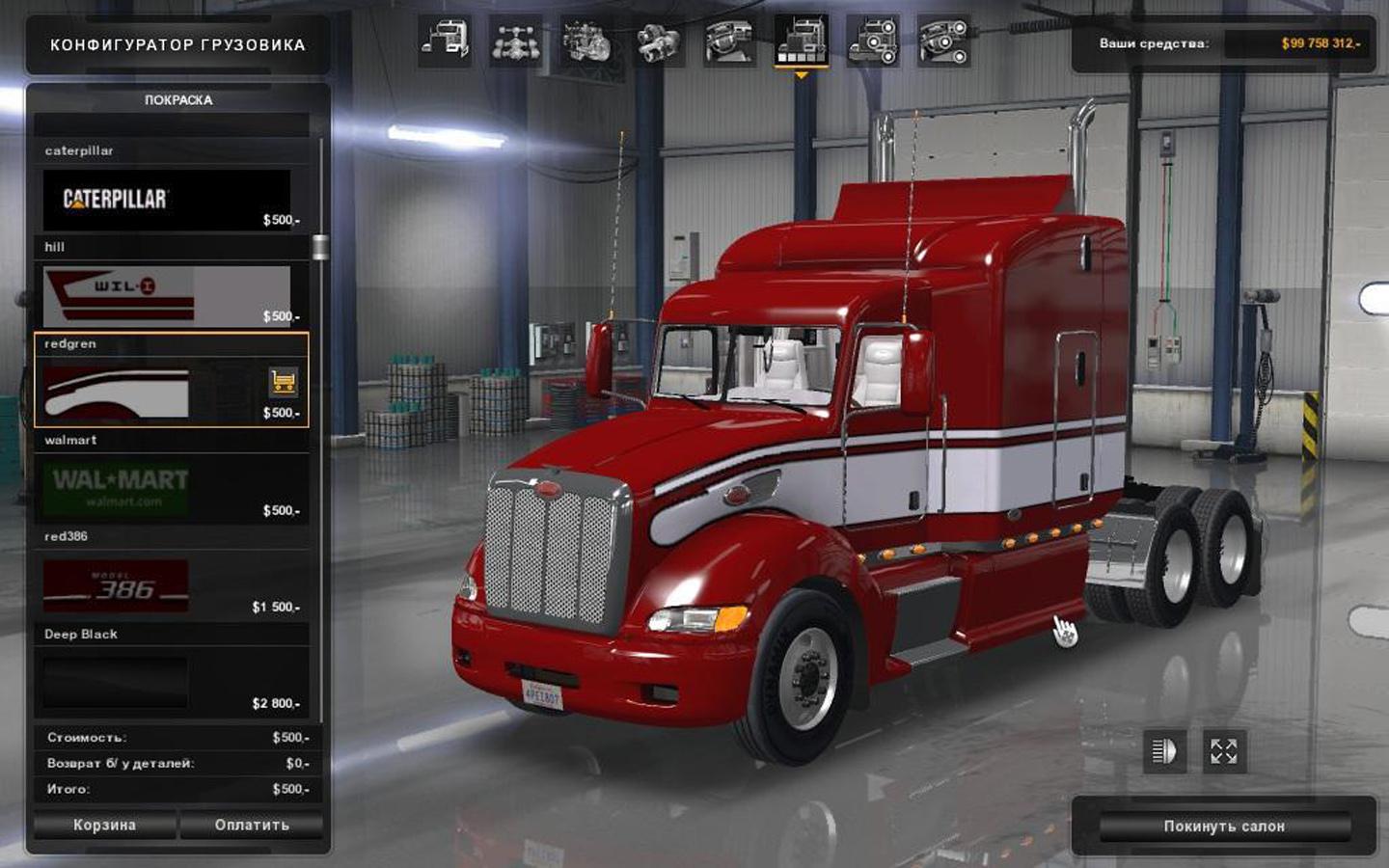Select the Caterpillar paint job
This screenshot has width=1389, height=868.
(167, 200)
